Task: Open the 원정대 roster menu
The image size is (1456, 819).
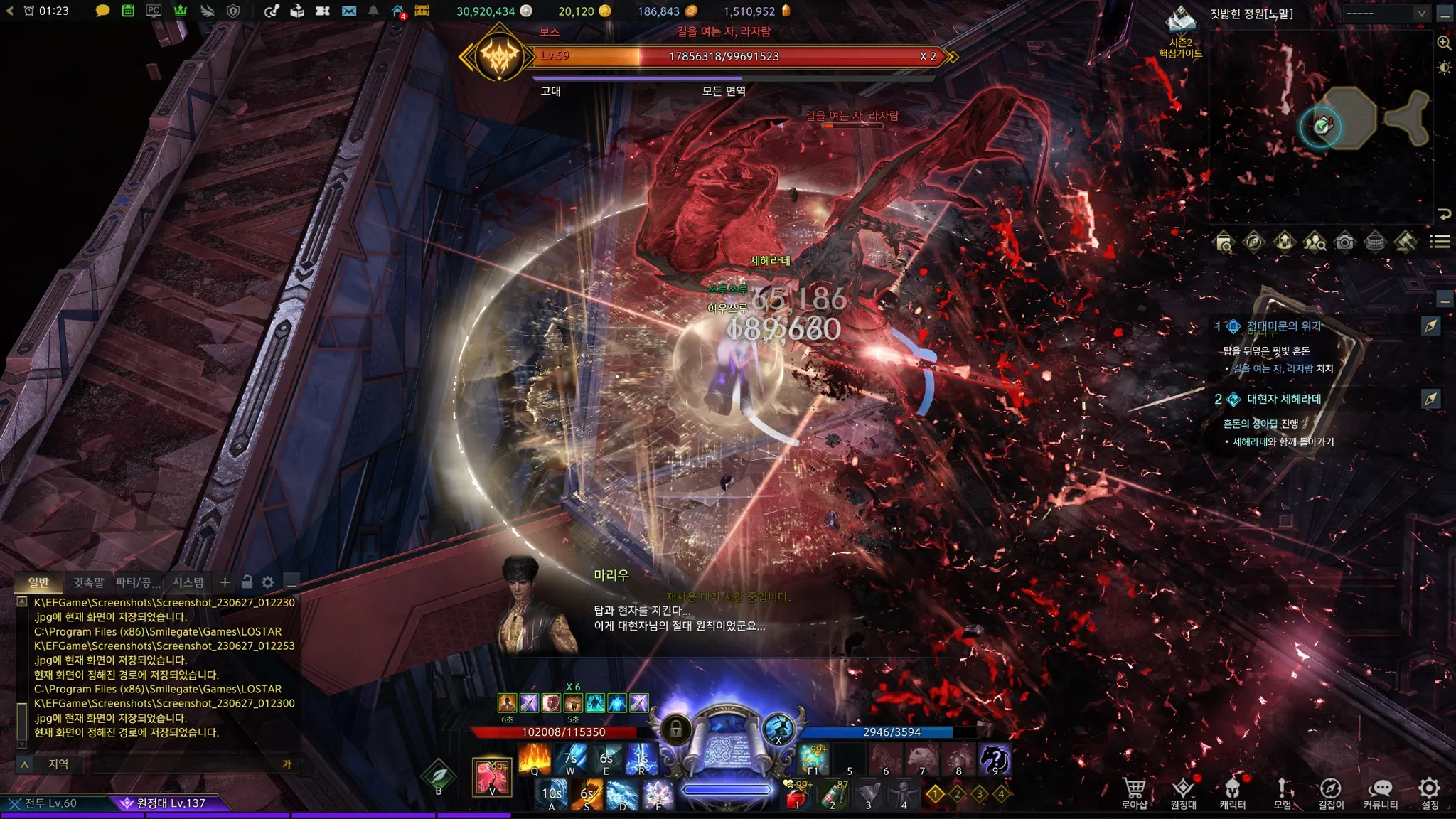Action: [1183, 792]
